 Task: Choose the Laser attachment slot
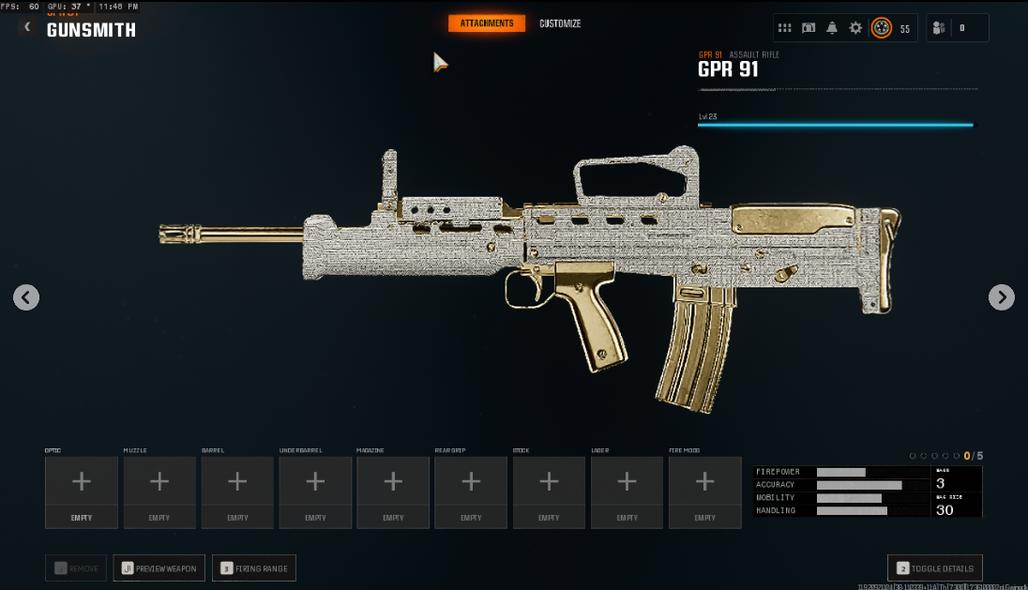point(627,492)
